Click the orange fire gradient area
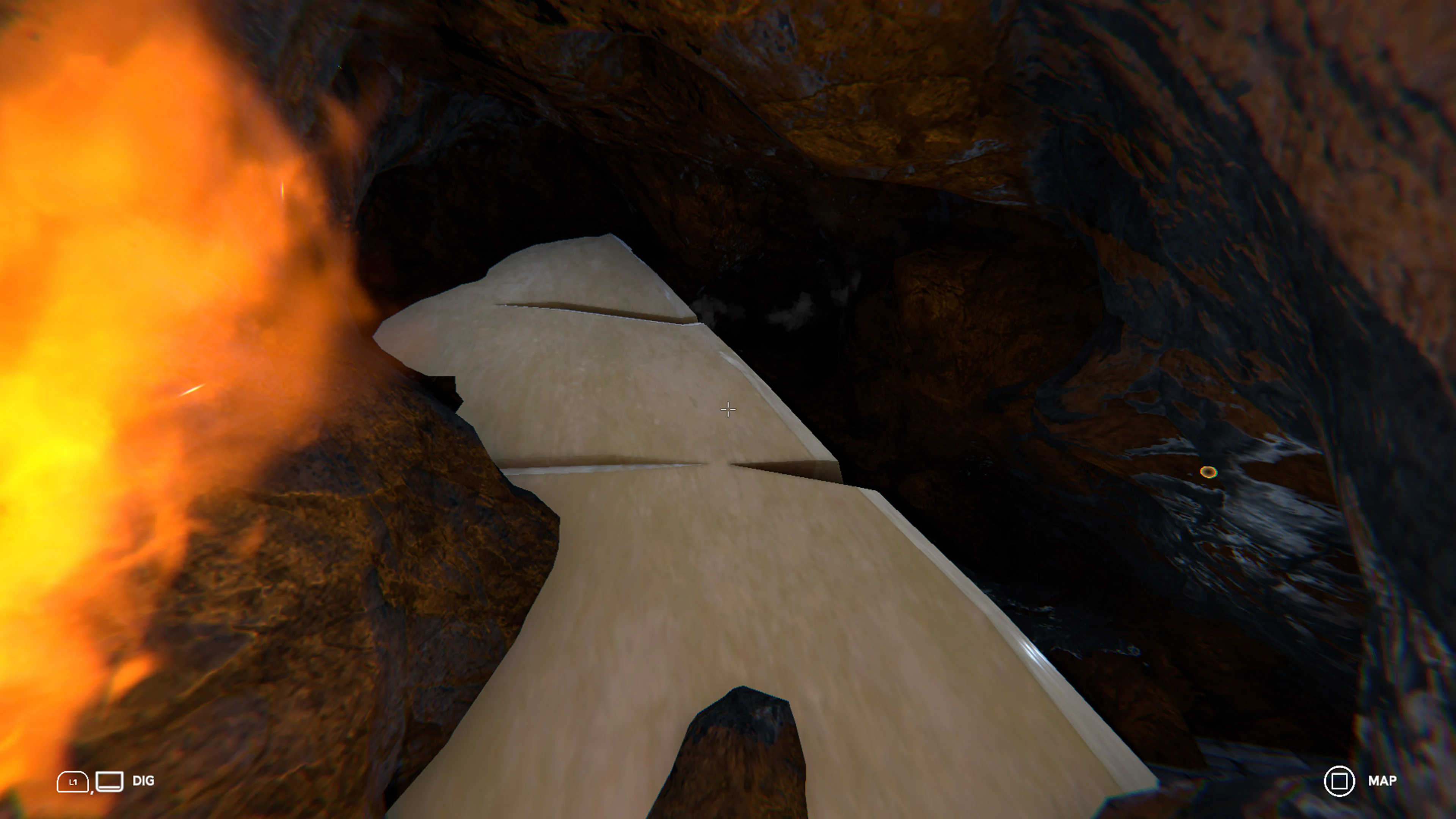 pos(113,339)
